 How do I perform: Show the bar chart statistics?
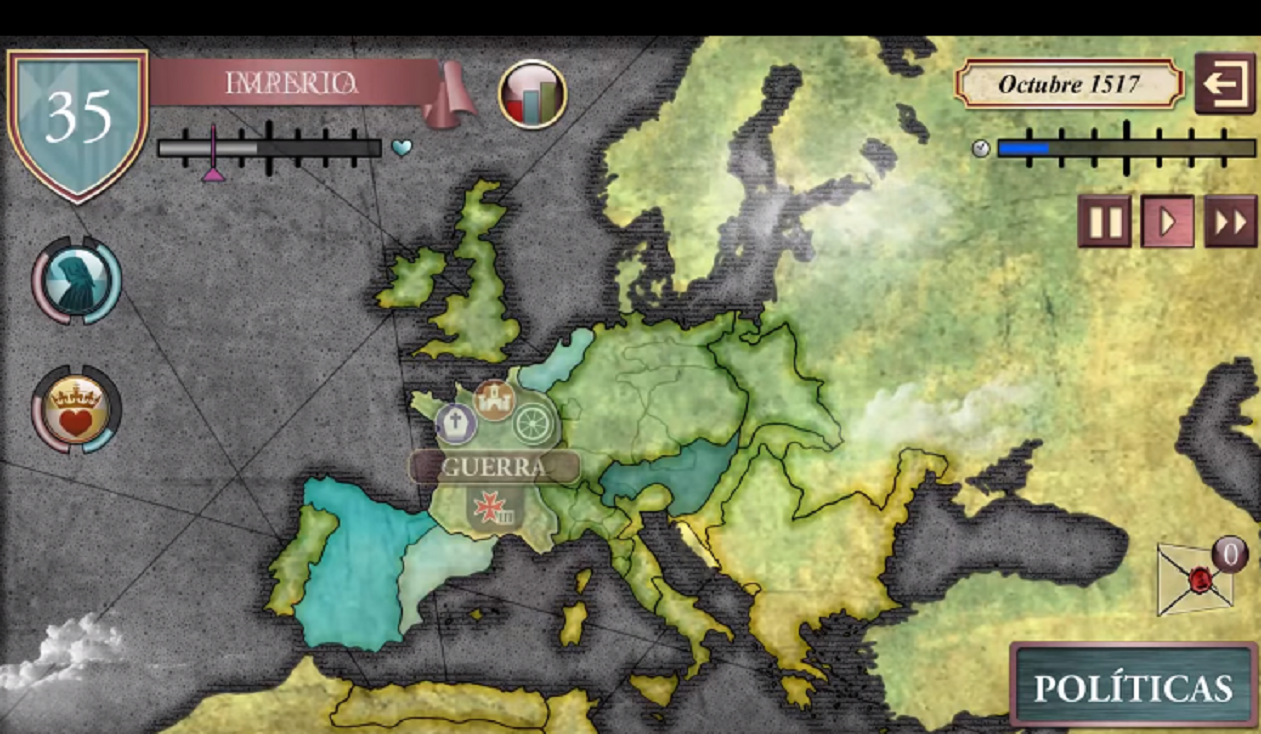pos(533,95)
